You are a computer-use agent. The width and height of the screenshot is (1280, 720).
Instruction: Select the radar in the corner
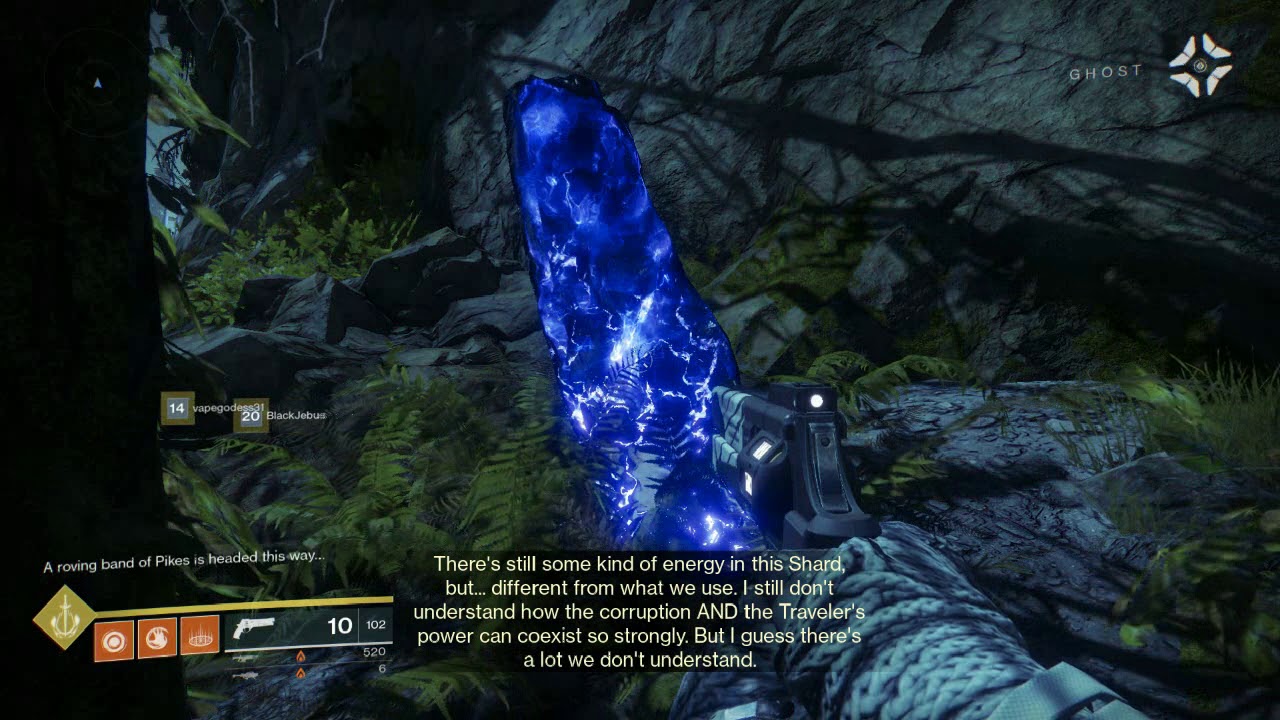[x=97, y=80]
